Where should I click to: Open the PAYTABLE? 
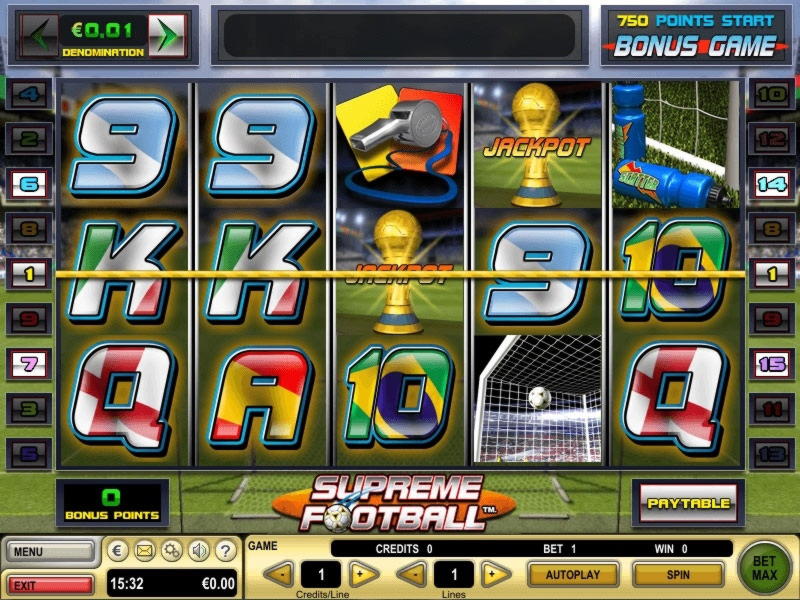point(687,503)
